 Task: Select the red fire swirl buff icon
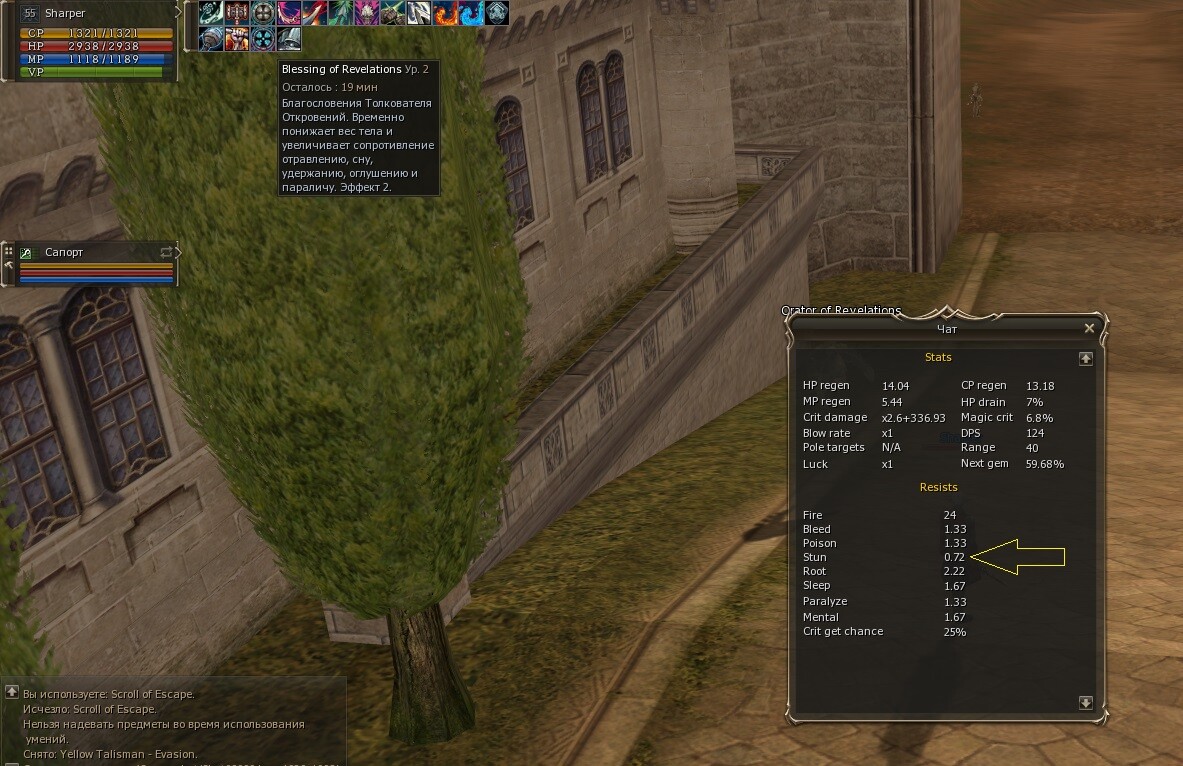[x=445, y=13]
